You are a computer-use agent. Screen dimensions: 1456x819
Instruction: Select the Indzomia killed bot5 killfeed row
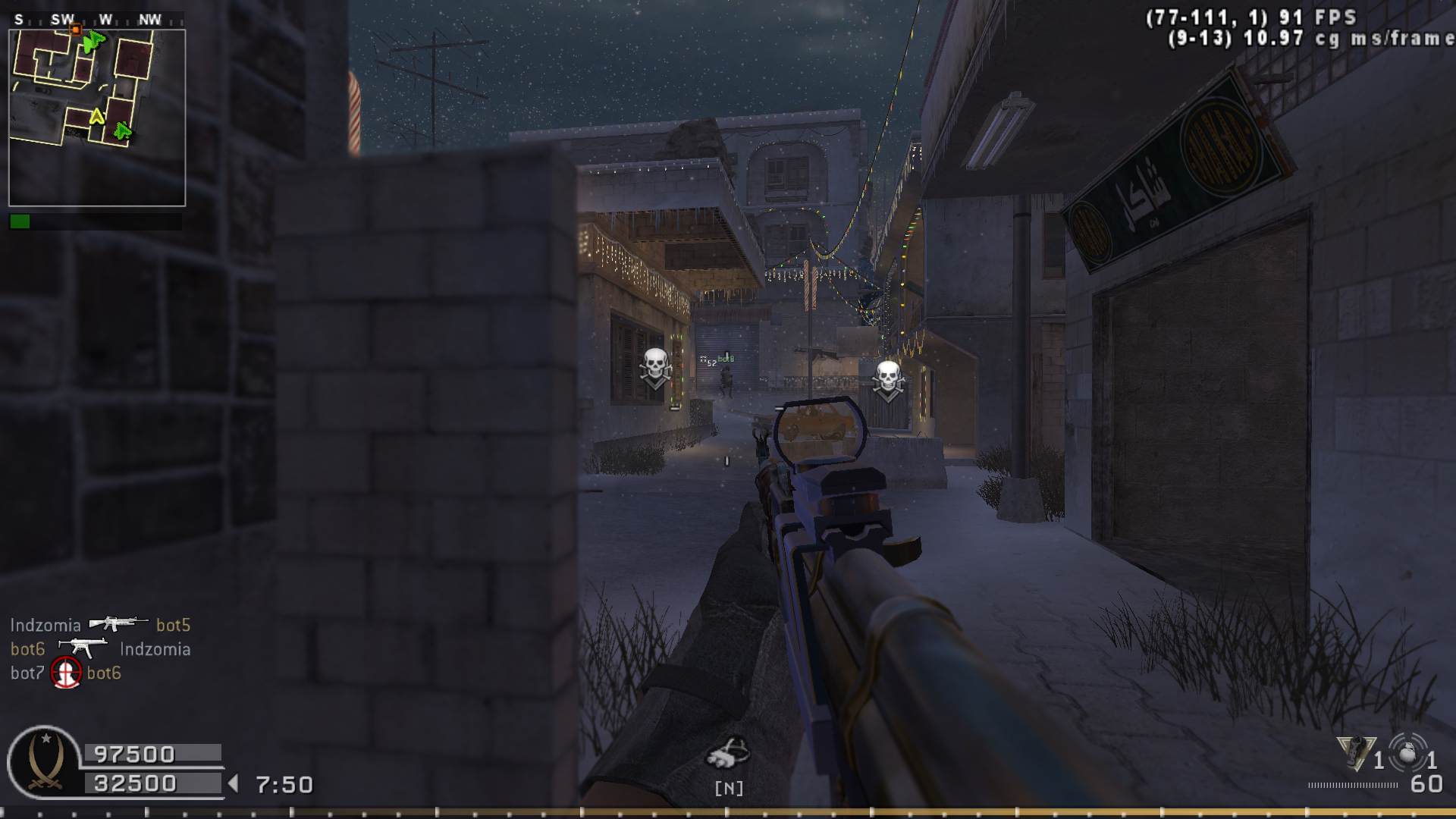click(100, 625)
